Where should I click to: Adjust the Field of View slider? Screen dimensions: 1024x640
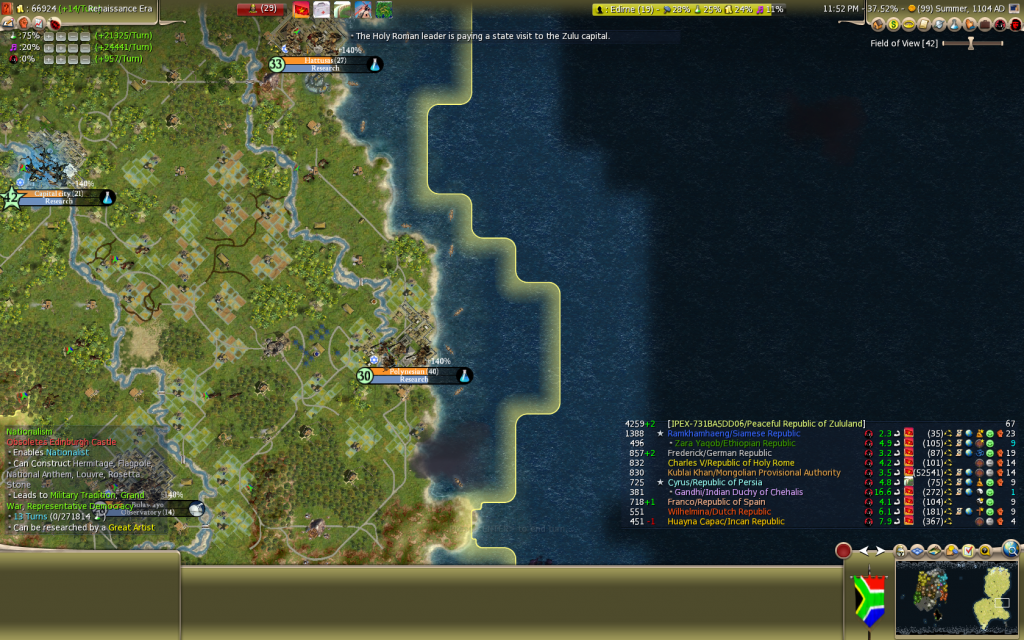[972, 44]
